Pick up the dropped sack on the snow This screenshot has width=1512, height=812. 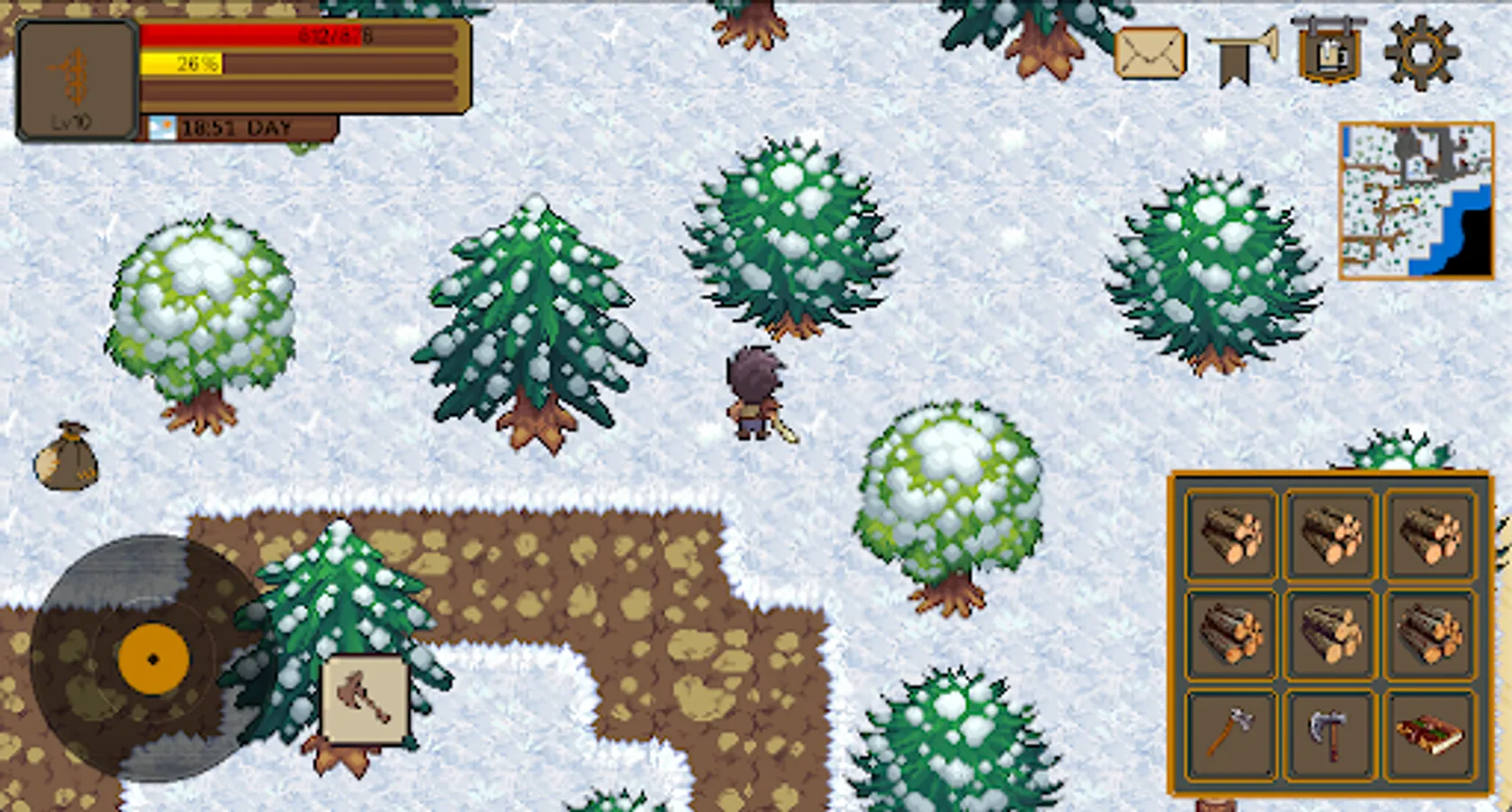tap(66, 456)
